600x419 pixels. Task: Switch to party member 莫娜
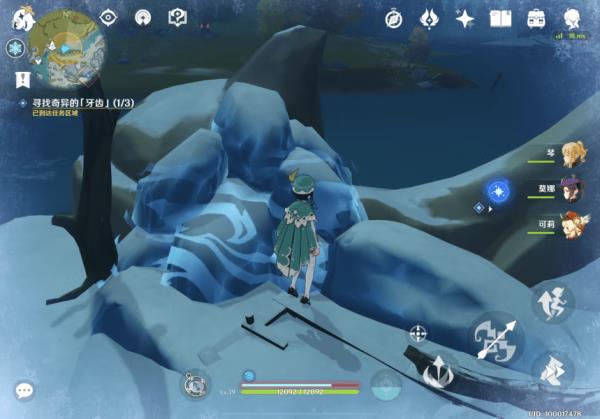(x=570, y=189)
